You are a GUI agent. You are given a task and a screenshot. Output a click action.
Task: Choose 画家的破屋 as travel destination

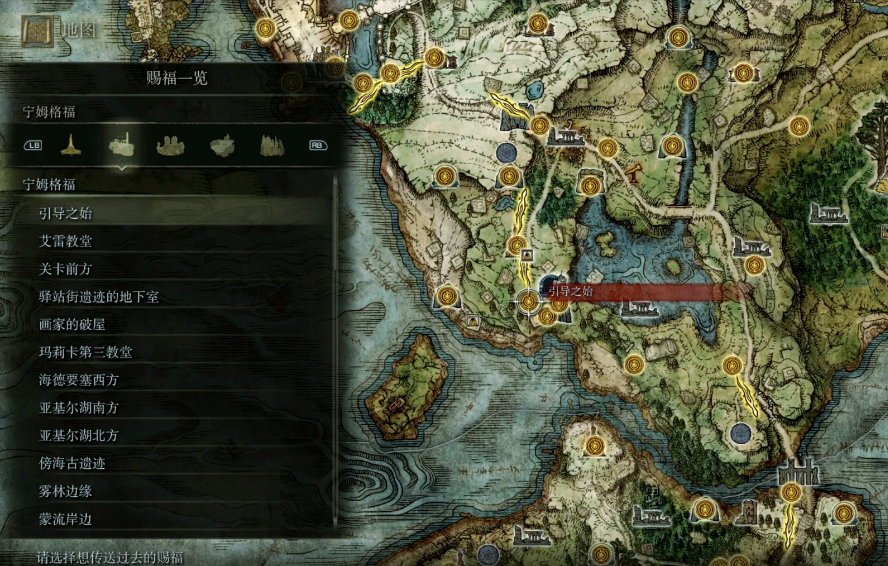click(x=72, y=324)
